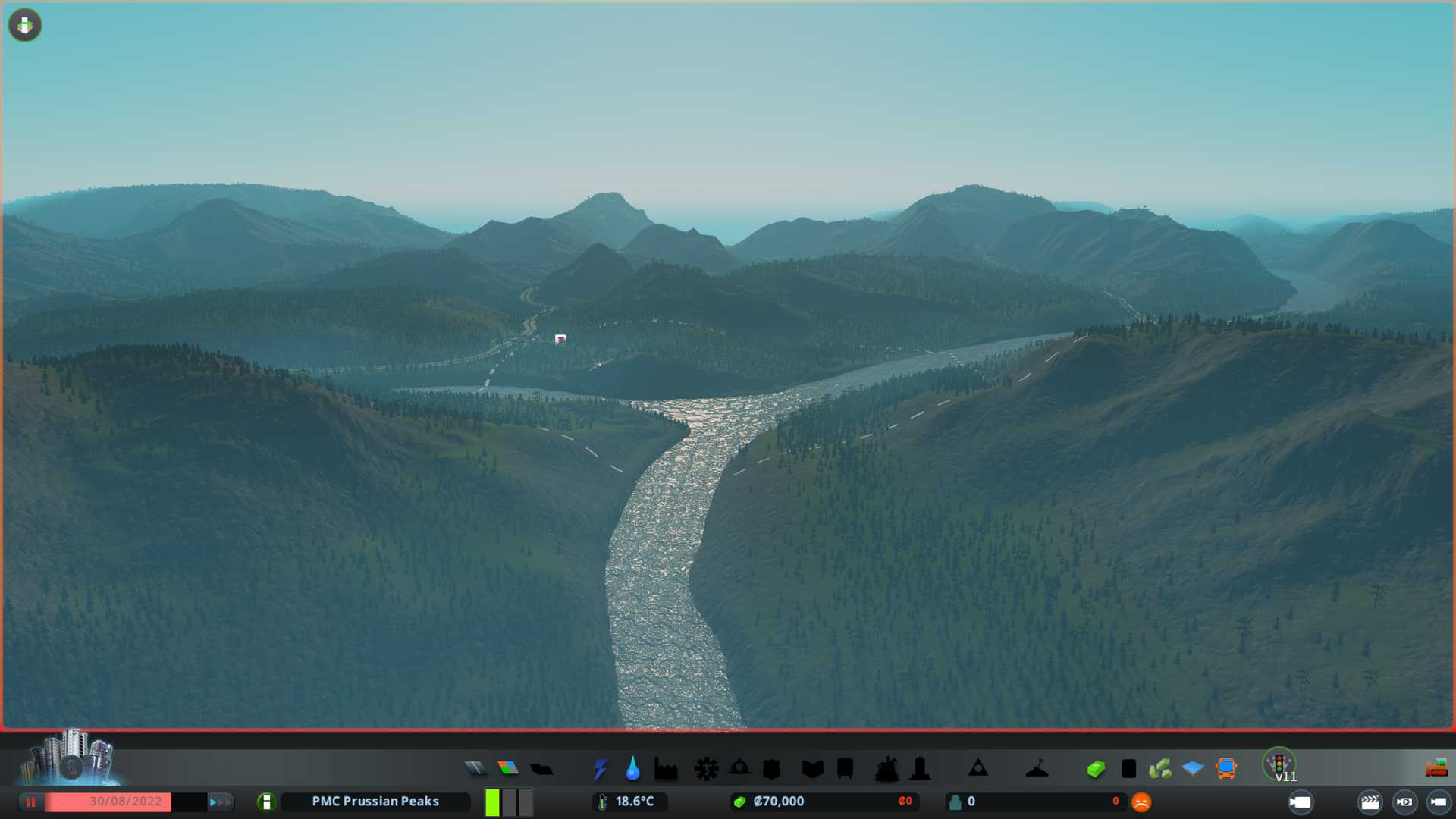The image size is (1456, 819).
Task: Open the Traffic Manager traffic light button
Action: 1279,764
